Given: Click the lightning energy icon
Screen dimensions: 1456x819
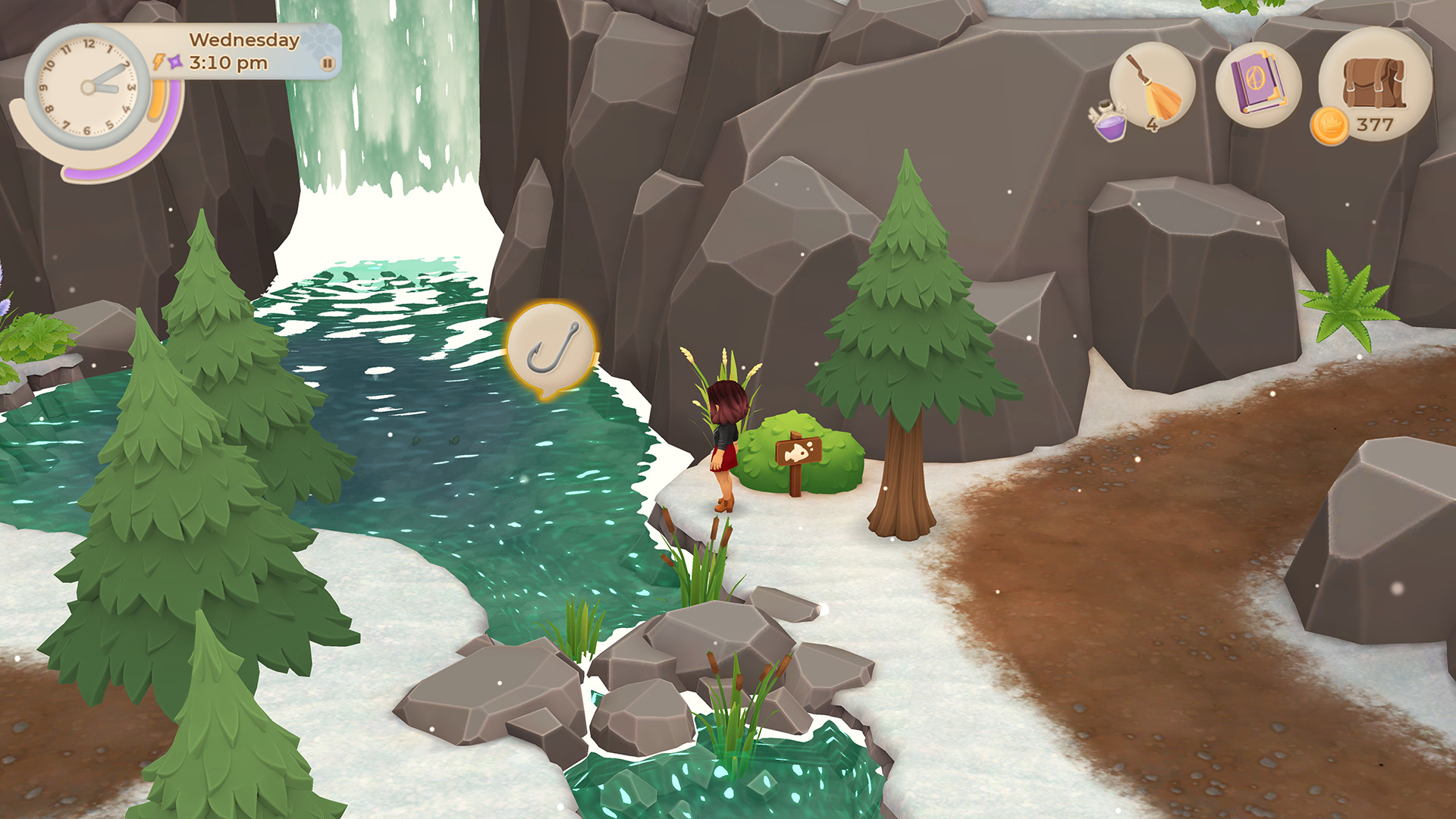Looking at the screenshot, I should pyautogui.click(x=158, y=62).
